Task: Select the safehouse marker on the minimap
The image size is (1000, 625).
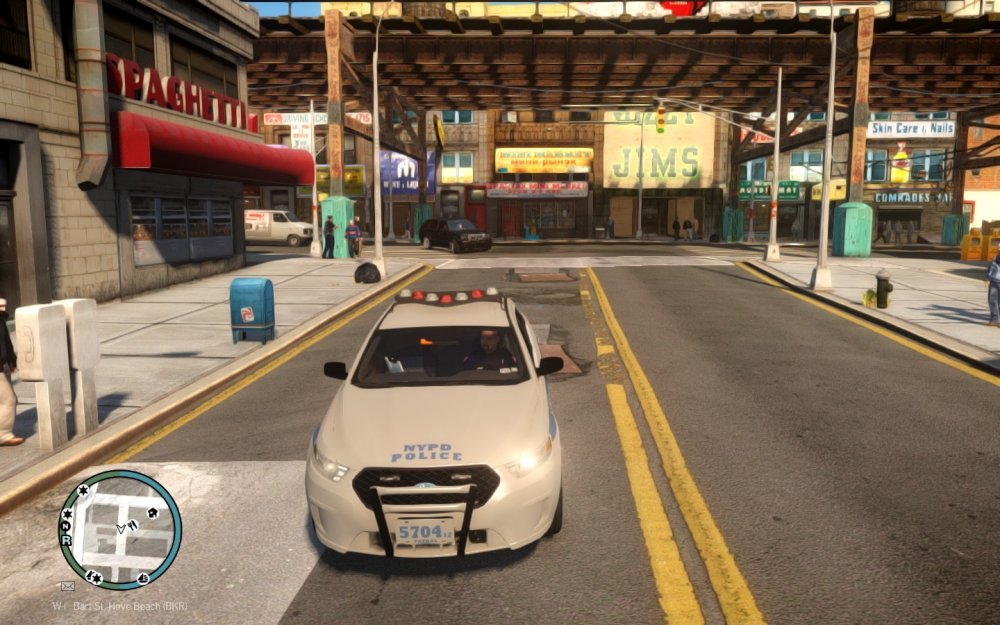Action: coord(152,513)
